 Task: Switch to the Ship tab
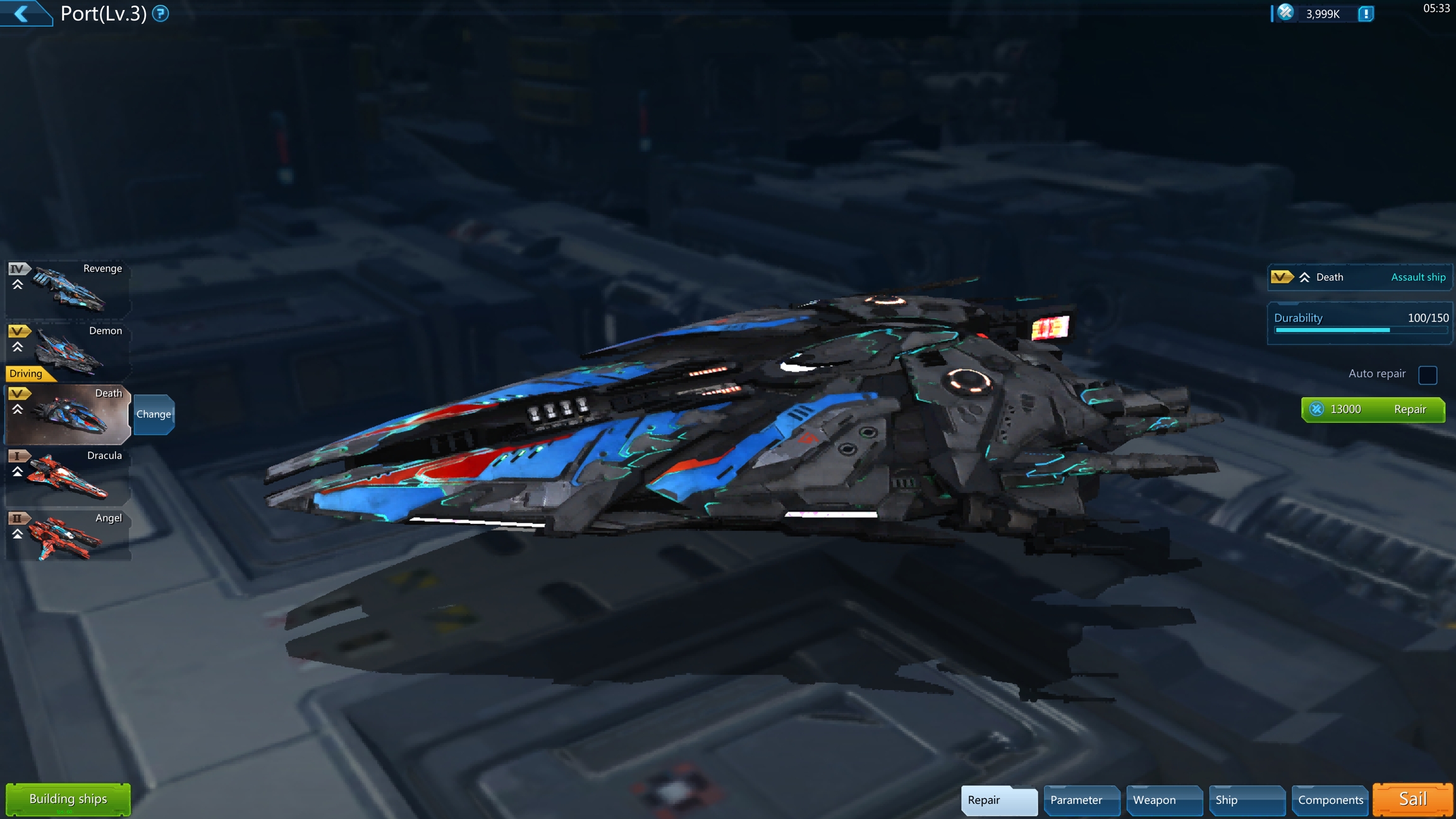pyautogui.click(x=1246, y=800)
